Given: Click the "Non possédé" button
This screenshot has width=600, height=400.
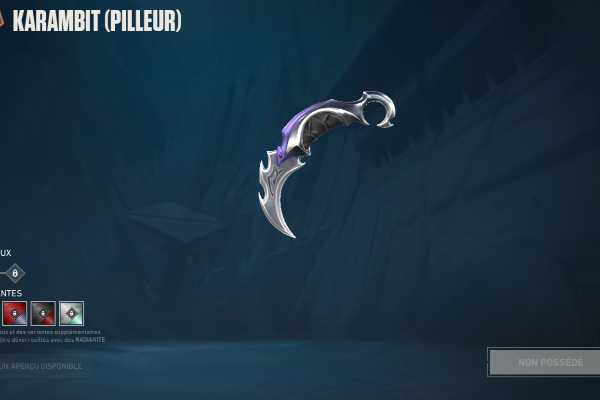Looking at the screenshot, I should point(543,362).
